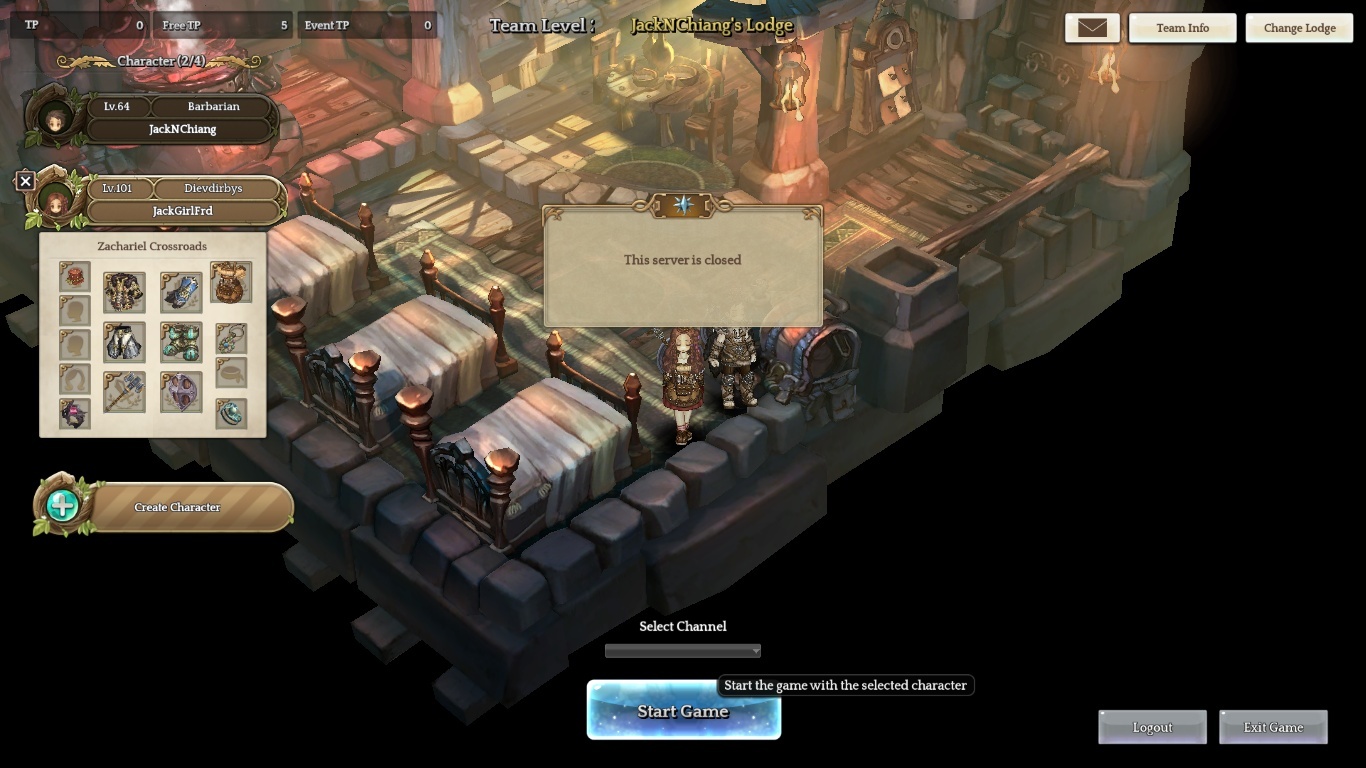This screenshot has height=768, width=1366.
Task: Inspect the necklace equipment slot
Action: 231,337
